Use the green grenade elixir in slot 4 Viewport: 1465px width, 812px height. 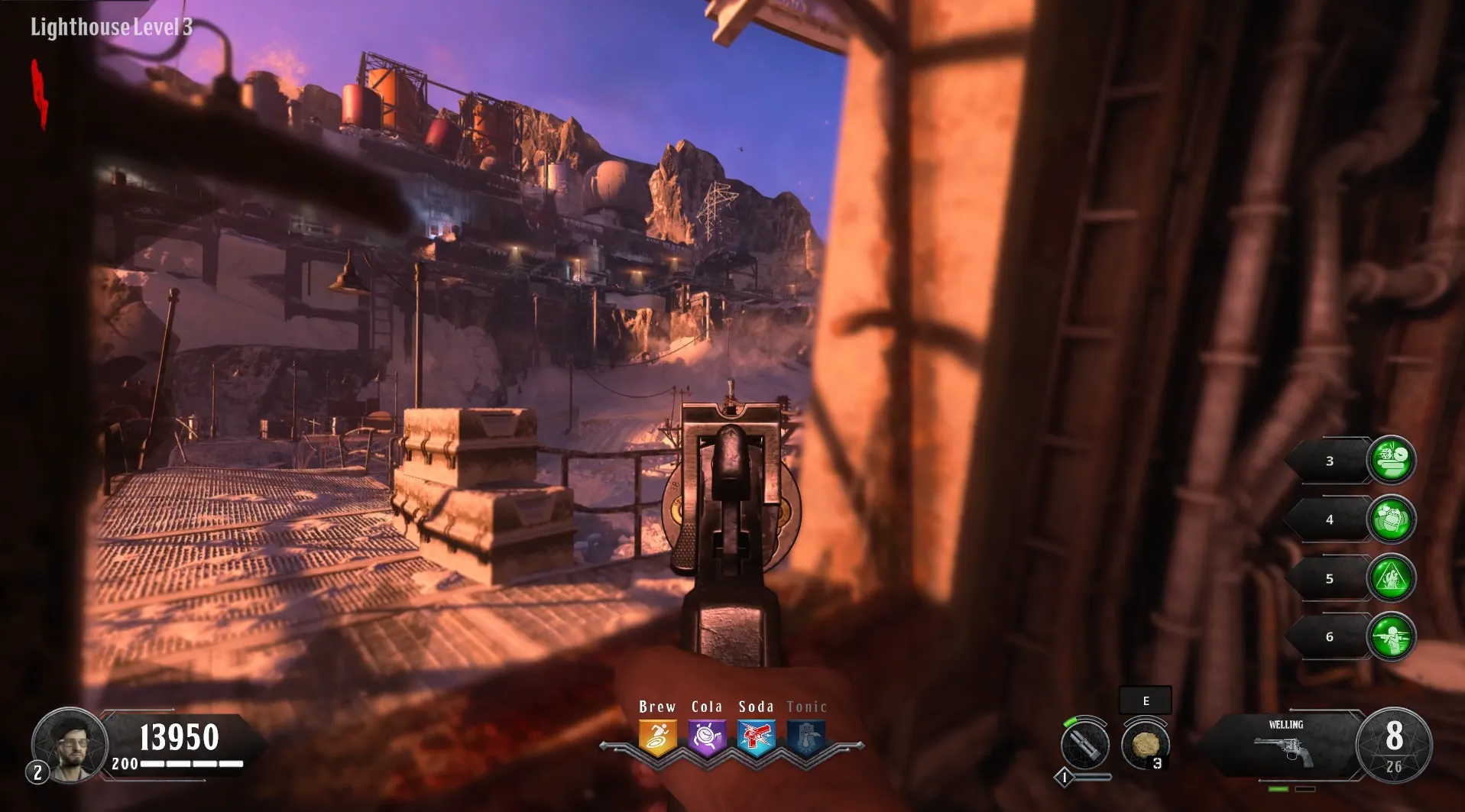(1391, 519)
